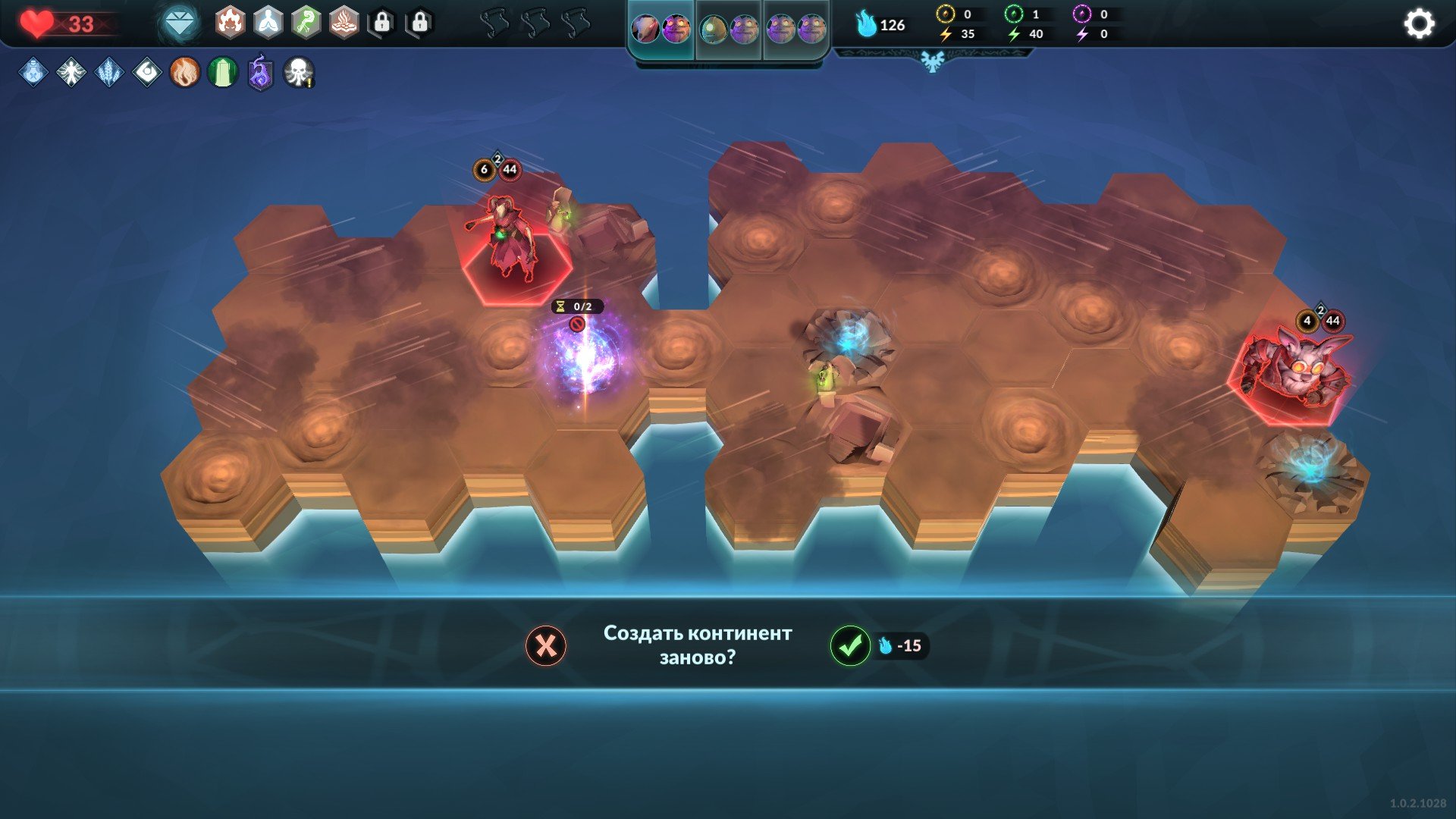Viewport: 1456px width, 819px height.
Task: Select the third enemy wave pair
Action: click(796, 30)
